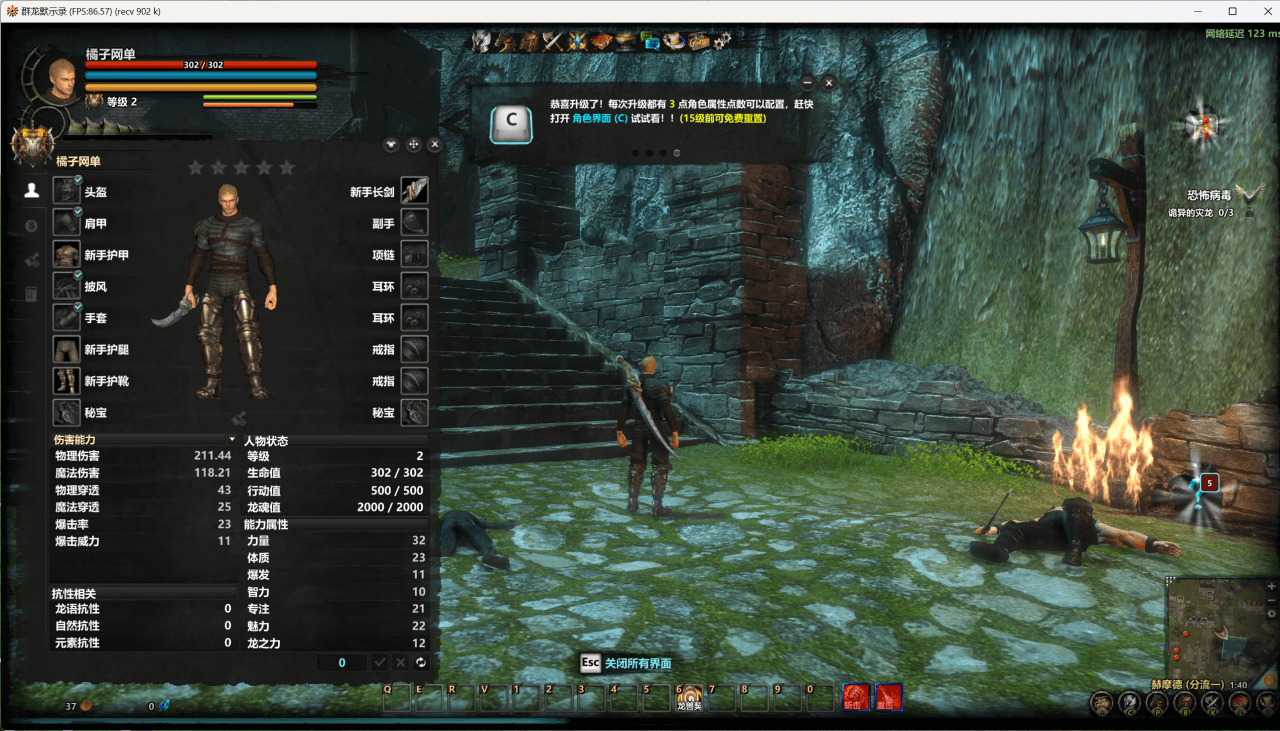This screenshot has height=731, width=1280.
Task: Click the 头盔 helmet slot
Action: [66, 191]
